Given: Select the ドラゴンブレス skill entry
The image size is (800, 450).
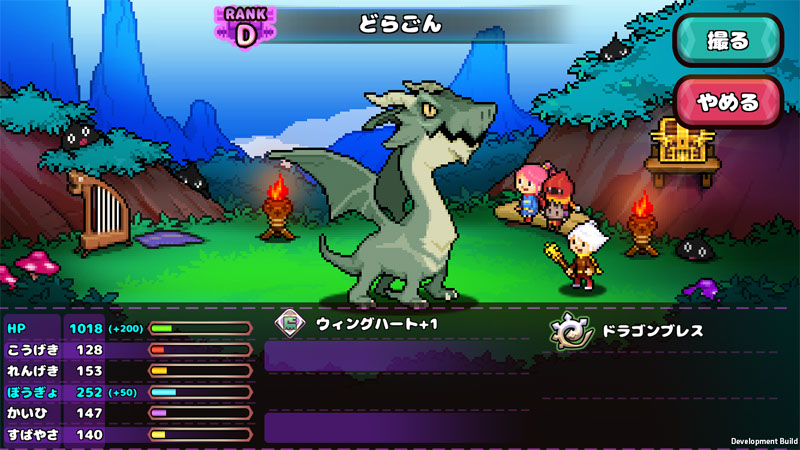Looking at the screenshot, I should click(x=640, y=330).
